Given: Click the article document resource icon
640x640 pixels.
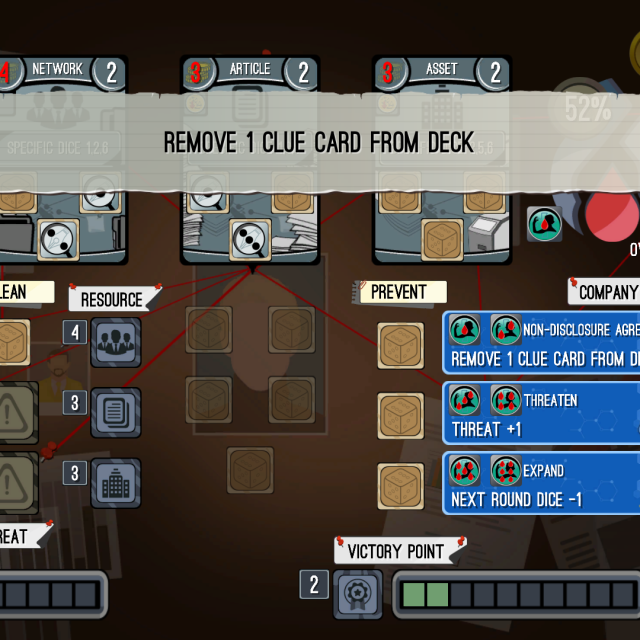Looking at the screenshot, I should click(x=116, y=413).
